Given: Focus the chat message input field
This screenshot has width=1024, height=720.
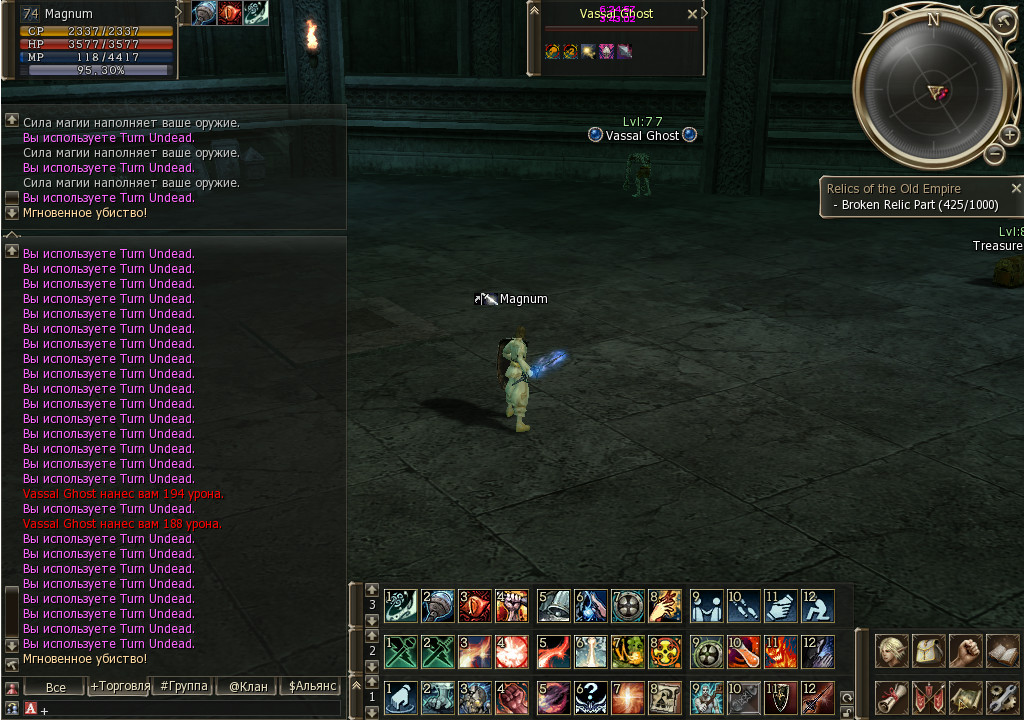Looking at the screenshot, I should (190, 709).
